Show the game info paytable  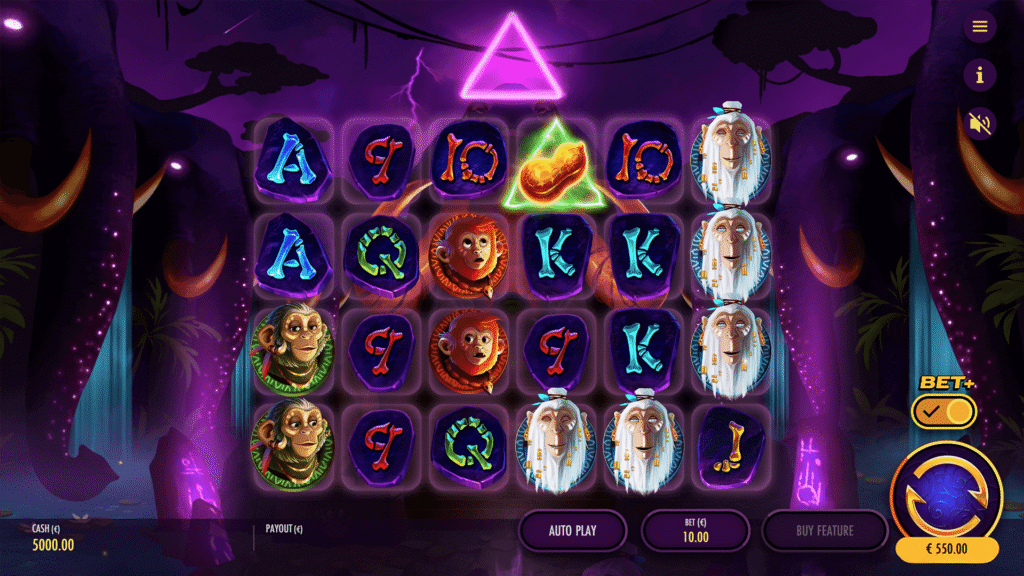tap(979, 75)
